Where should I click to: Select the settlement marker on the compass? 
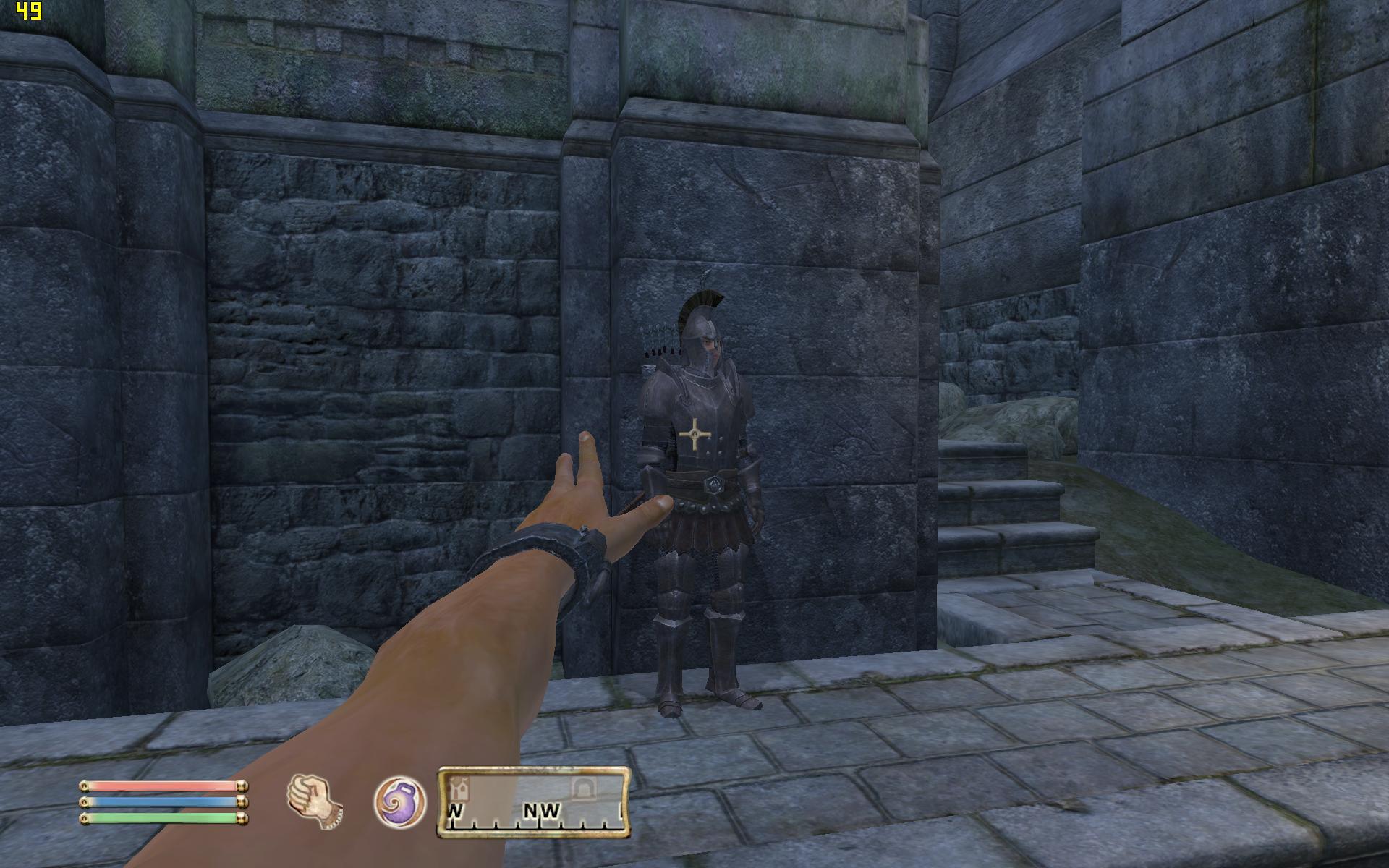click(x=457, y=786)
